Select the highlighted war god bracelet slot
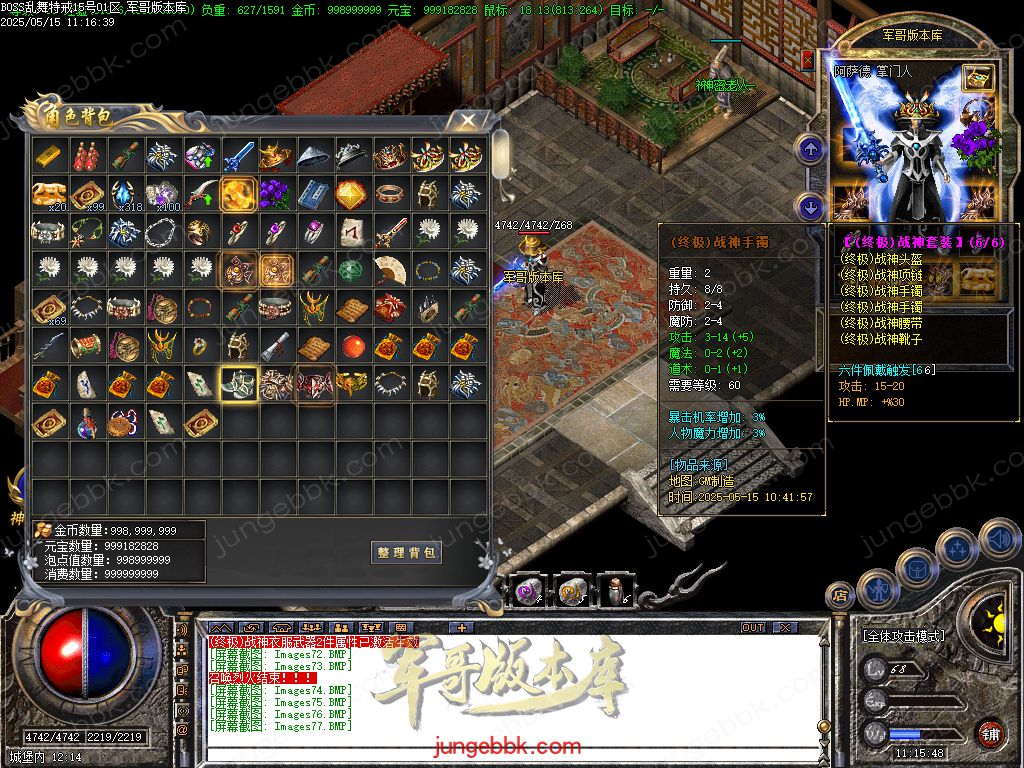 240,383
